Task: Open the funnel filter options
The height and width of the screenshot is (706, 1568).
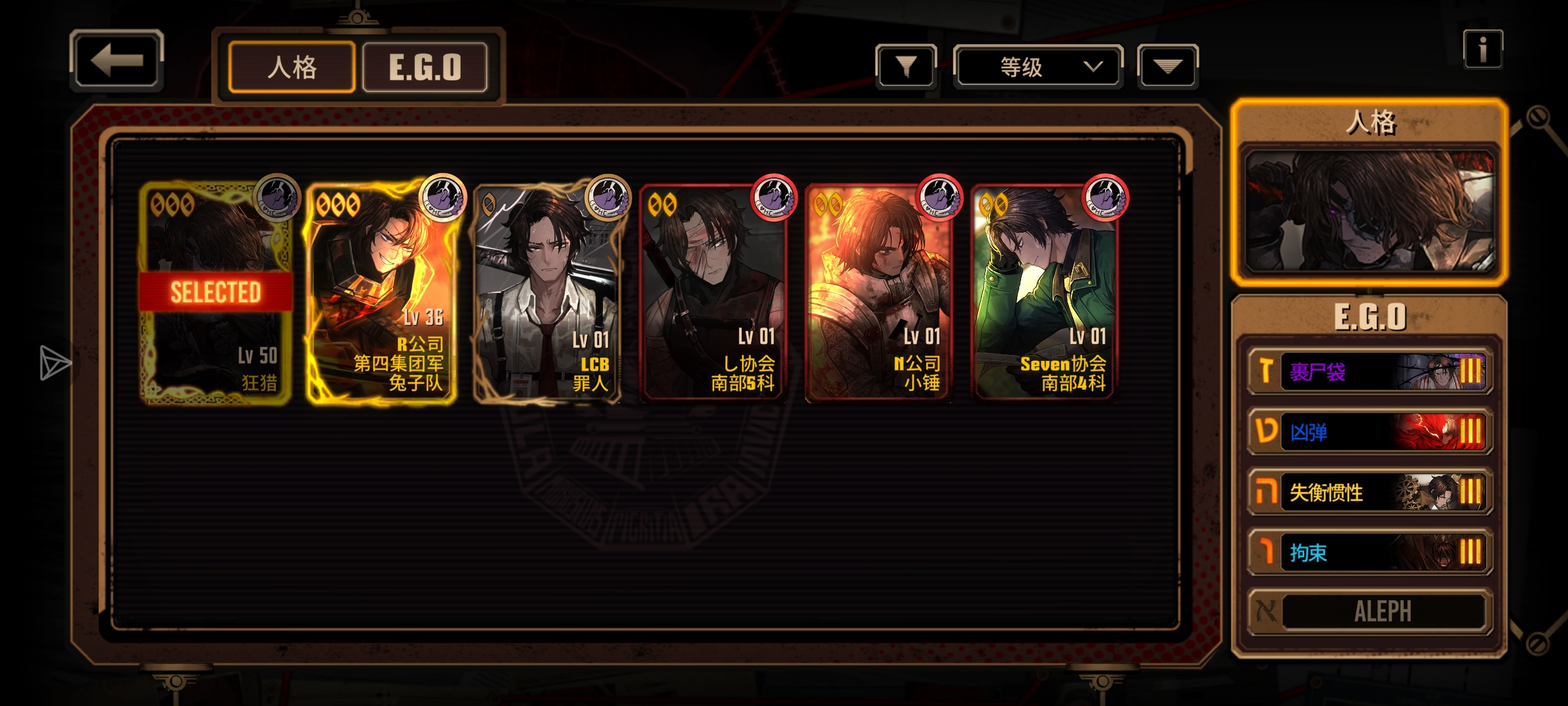Action: 906,66
